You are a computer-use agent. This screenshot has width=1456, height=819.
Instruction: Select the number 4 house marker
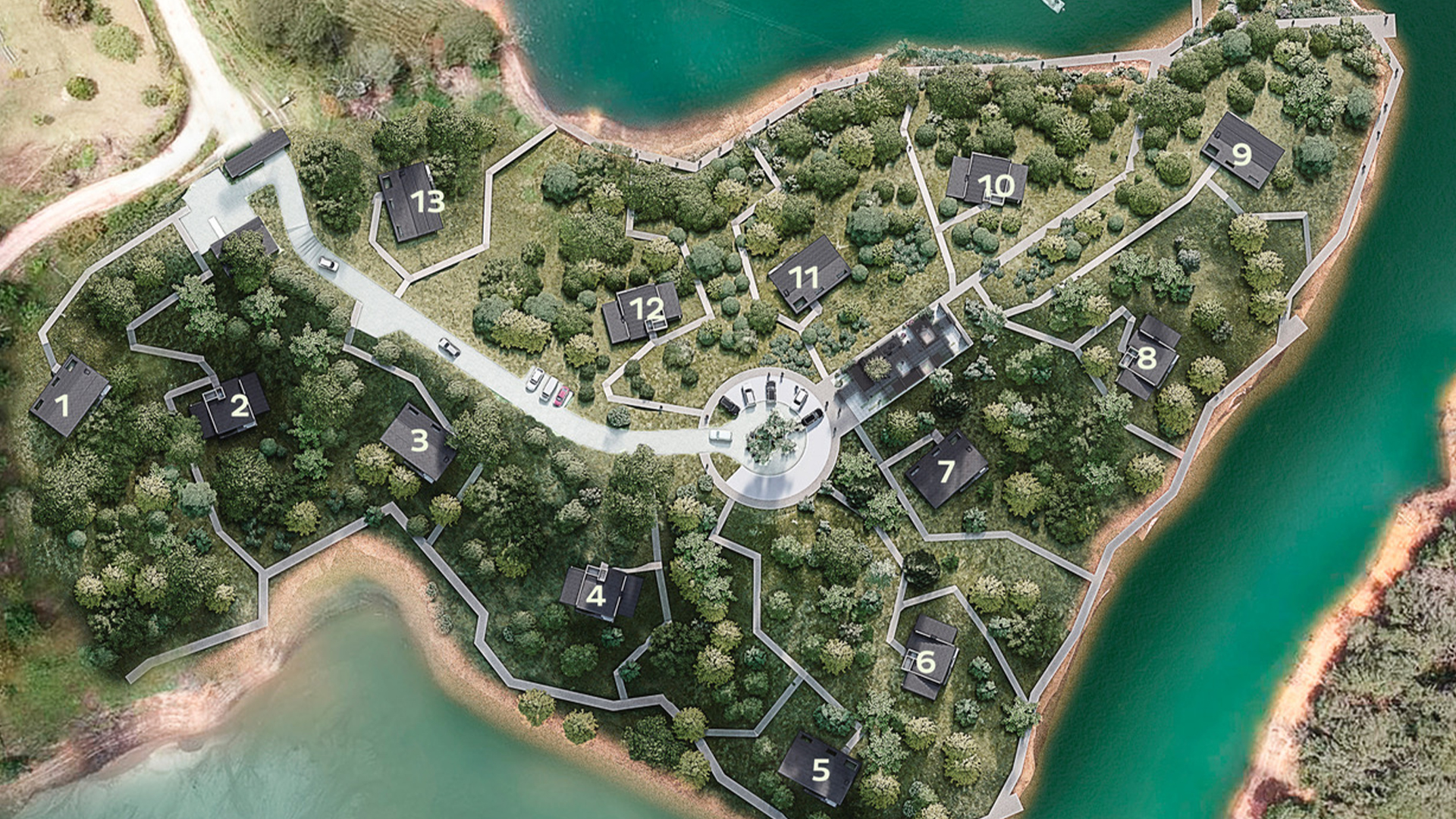point(596,595)
